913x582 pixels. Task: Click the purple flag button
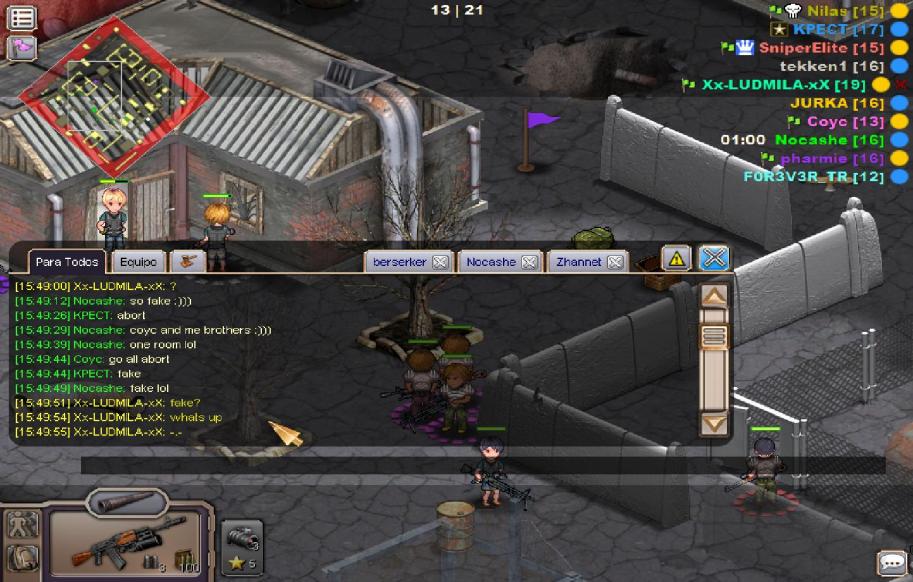tap(22, 47)
